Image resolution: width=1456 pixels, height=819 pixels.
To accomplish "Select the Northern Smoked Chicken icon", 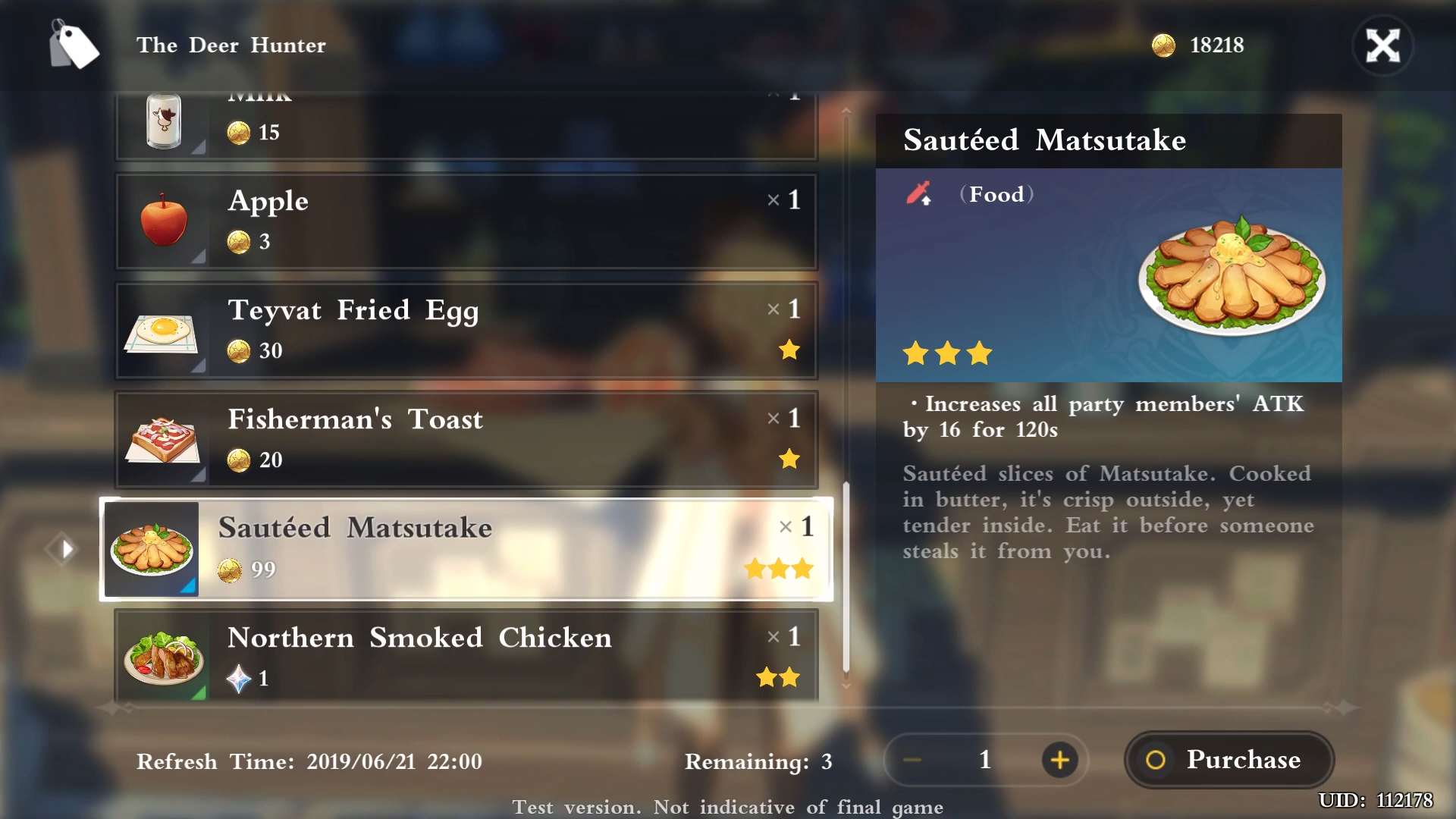I will click(x=164, y=657).
